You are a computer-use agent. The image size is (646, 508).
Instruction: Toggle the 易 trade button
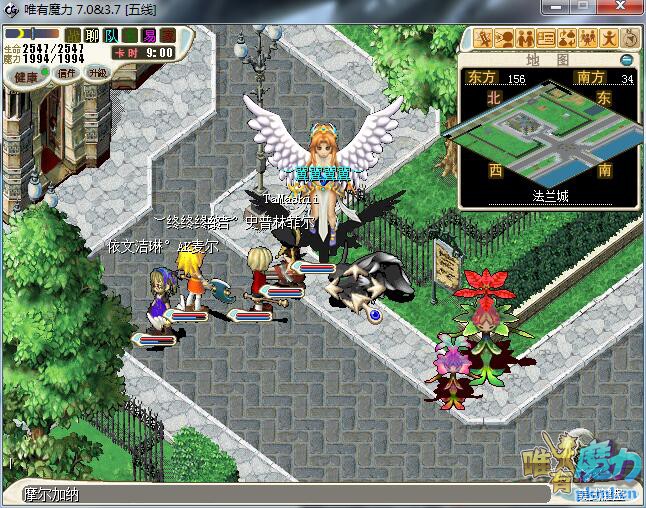(x=149, y=36)
